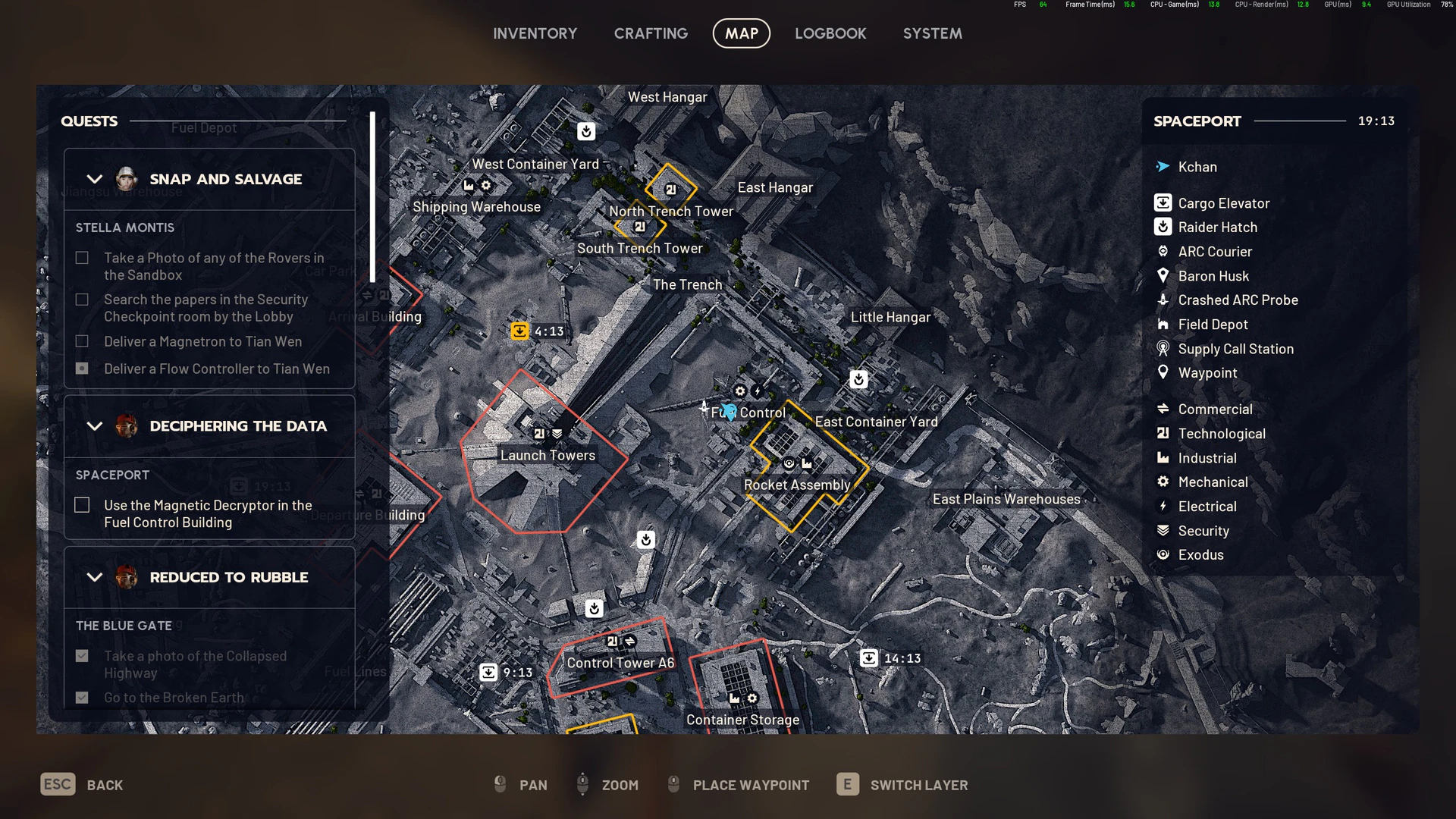The height and width of the screenshot is (819, 1456).
Task: Choose the Security legend entry
Action: click(1203, 531)
